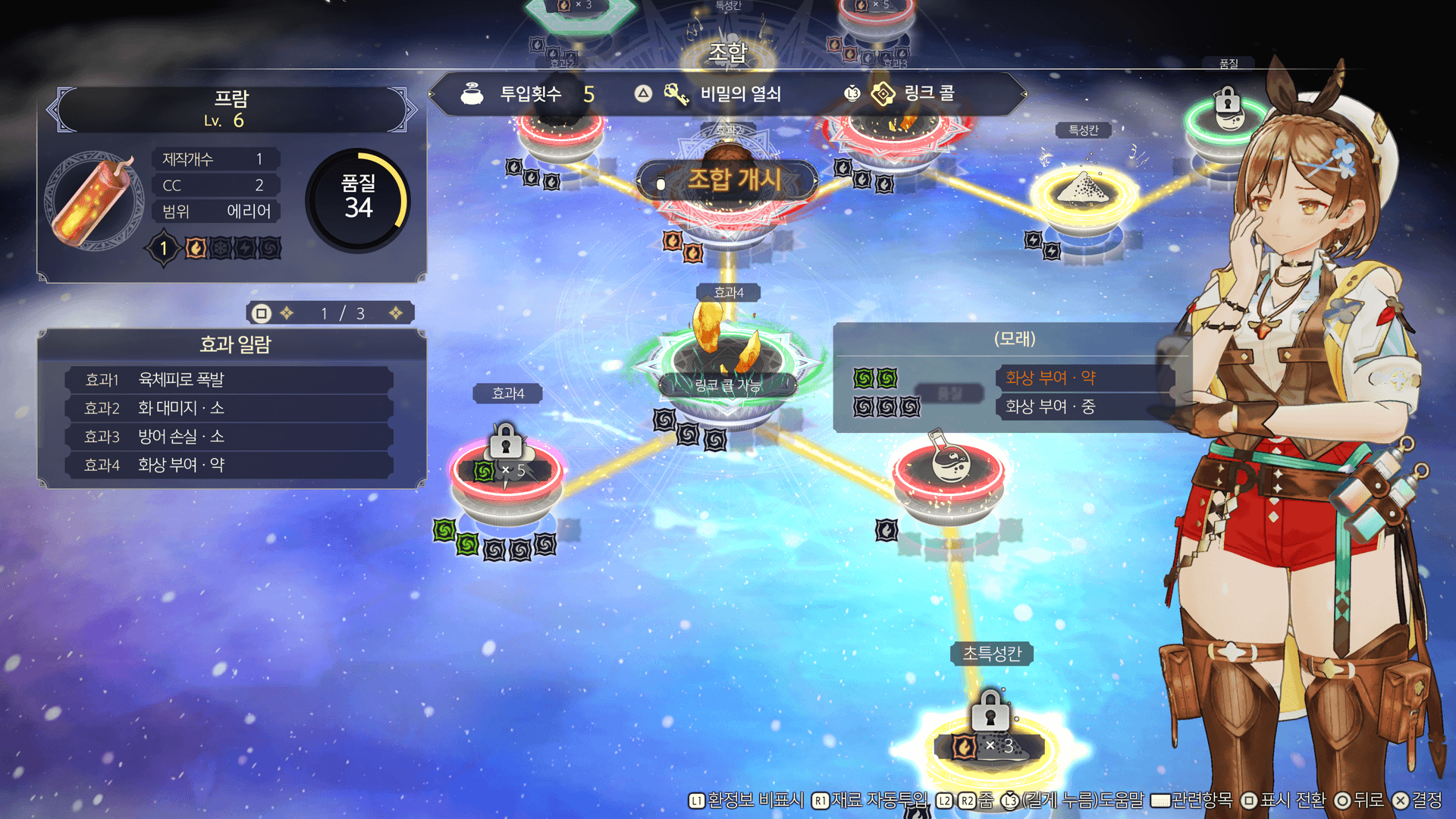Viewport: 1456px width, 819px height.
Task: Pick the 효과3 방어 손실·소 row
Action: coord(229,437)
